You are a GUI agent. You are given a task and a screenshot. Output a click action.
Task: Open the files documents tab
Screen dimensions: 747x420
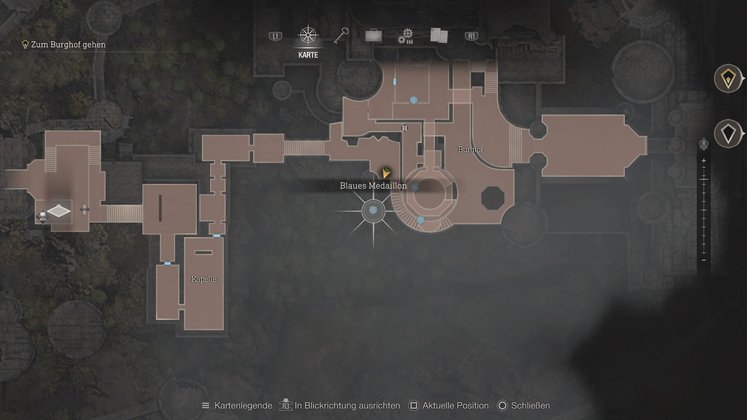tap(438, 36)
